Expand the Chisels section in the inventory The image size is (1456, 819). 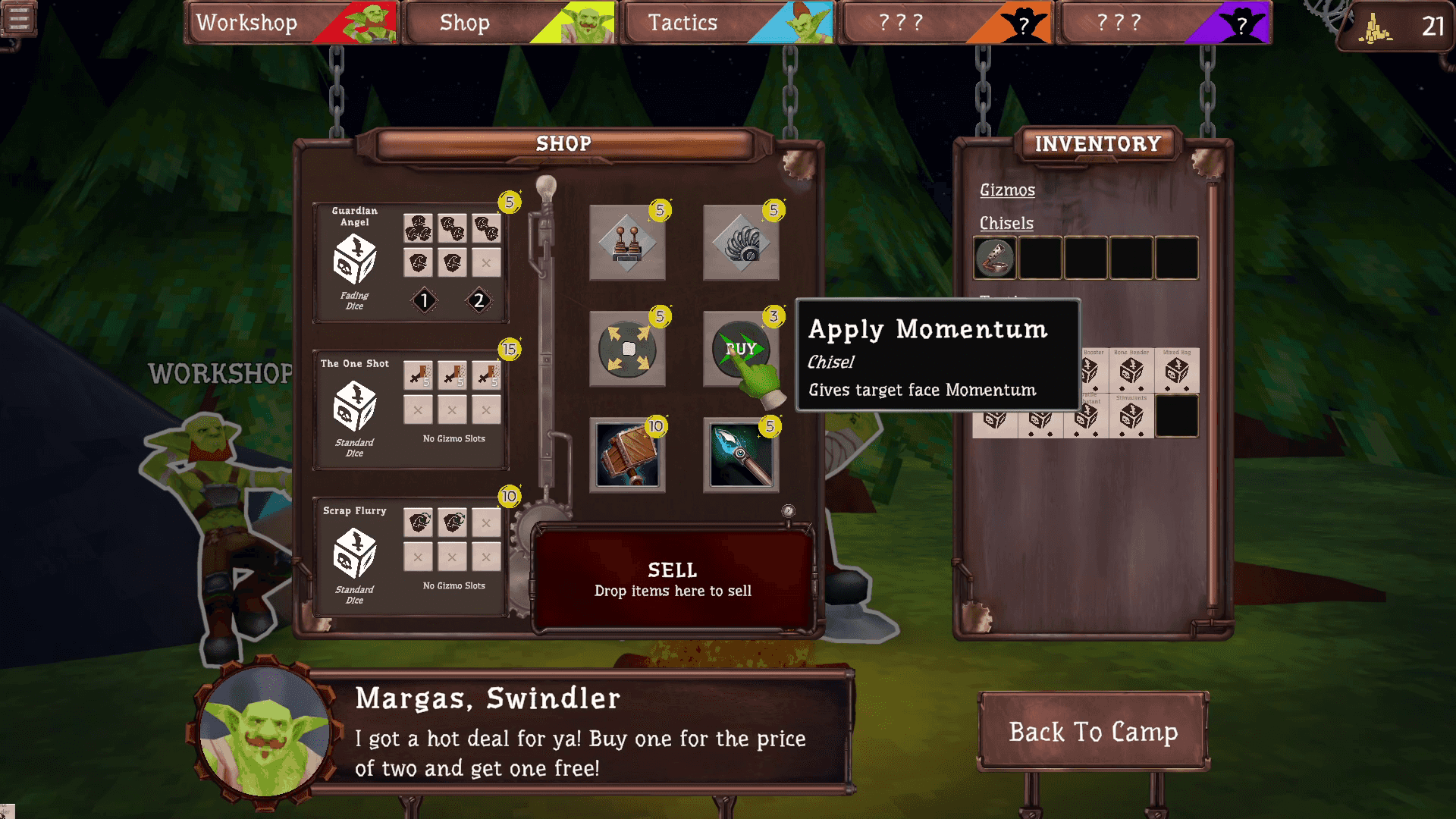pos(1006,223)
